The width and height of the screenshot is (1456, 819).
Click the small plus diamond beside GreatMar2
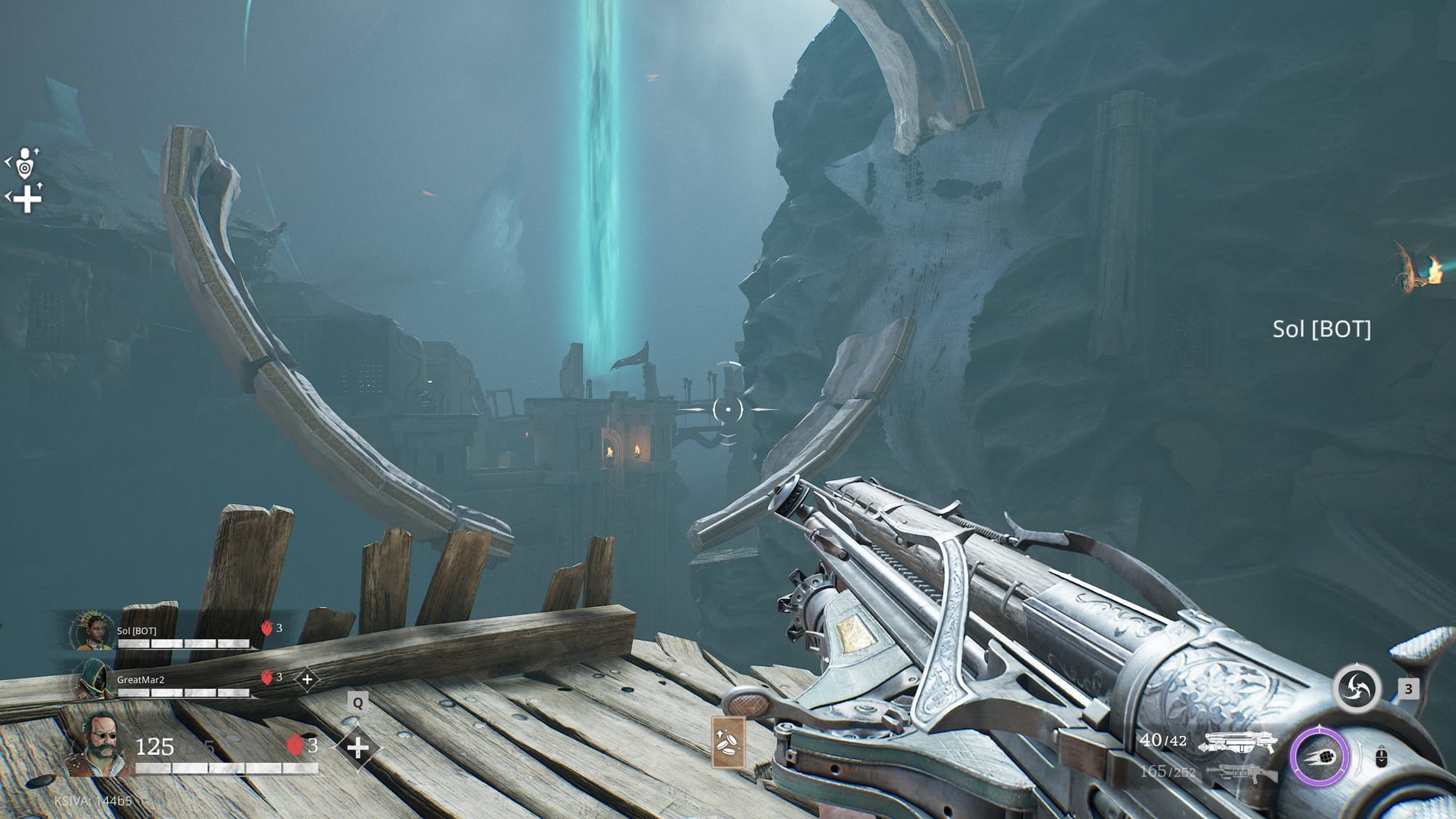pyautogui.click(x=307, y=679)
